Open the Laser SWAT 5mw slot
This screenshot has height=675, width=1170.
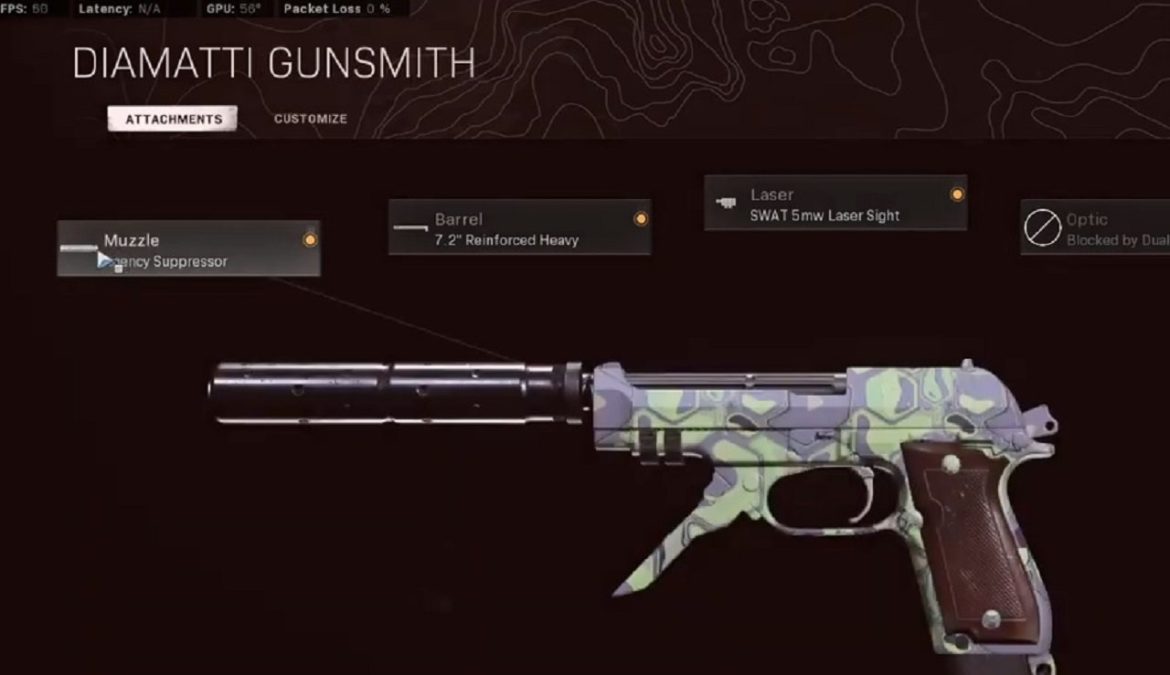pyautogui.click(x=835, y=203)
